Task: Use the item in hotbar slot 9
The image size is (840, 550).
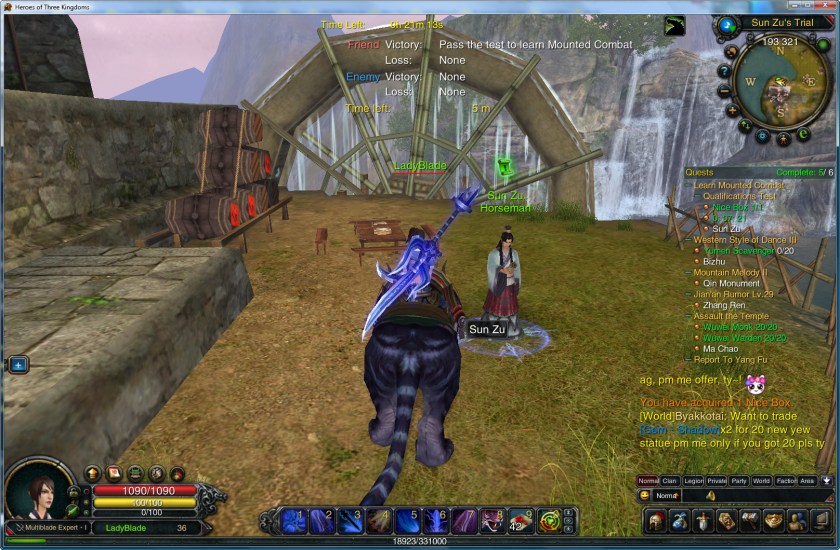Action: pyautogui.click(x=521, y=519)
